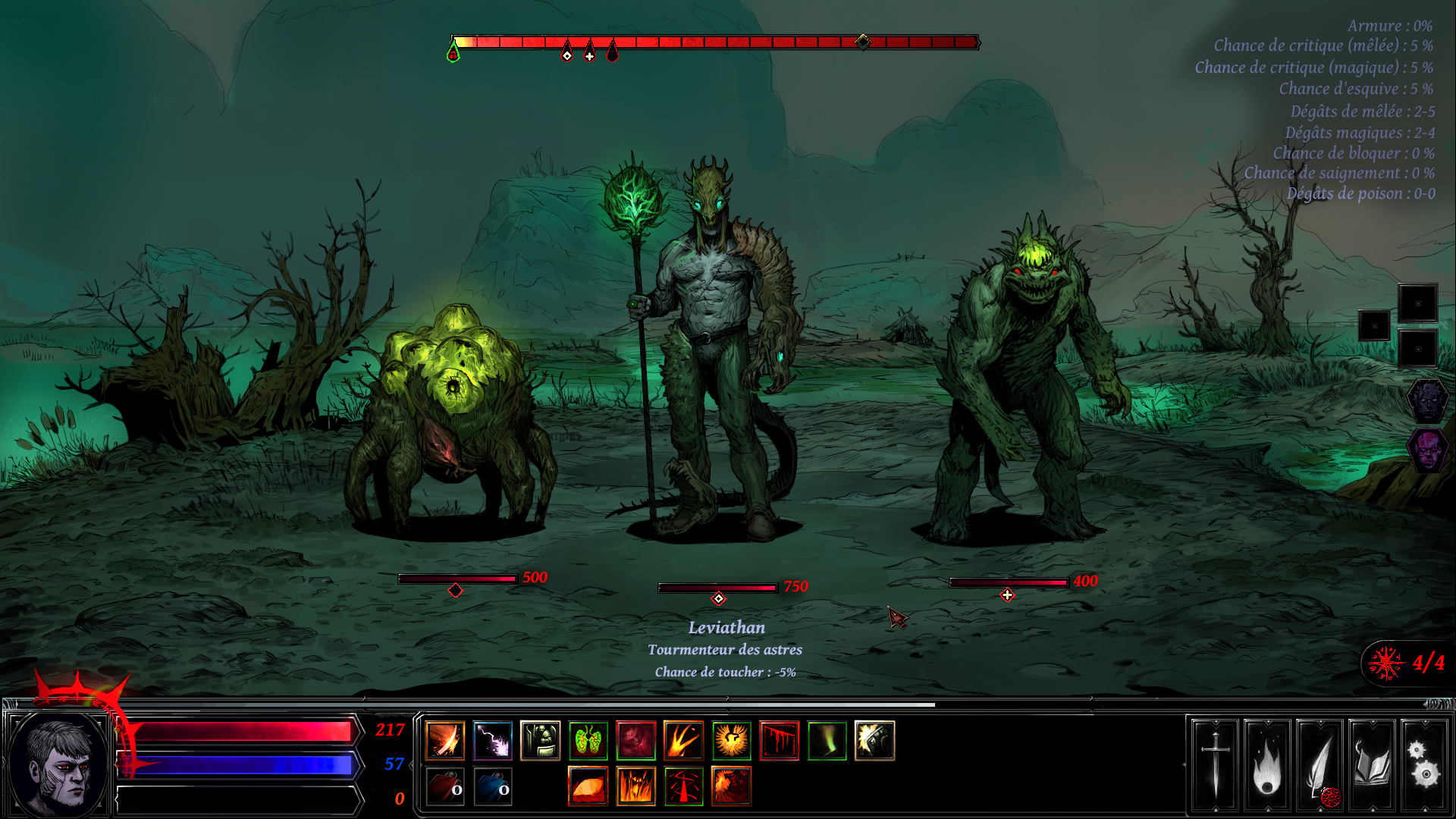The image size is (1456, 819).
Task: Collapse the gears card using its bottom arrow
Action: (1425, 810)
